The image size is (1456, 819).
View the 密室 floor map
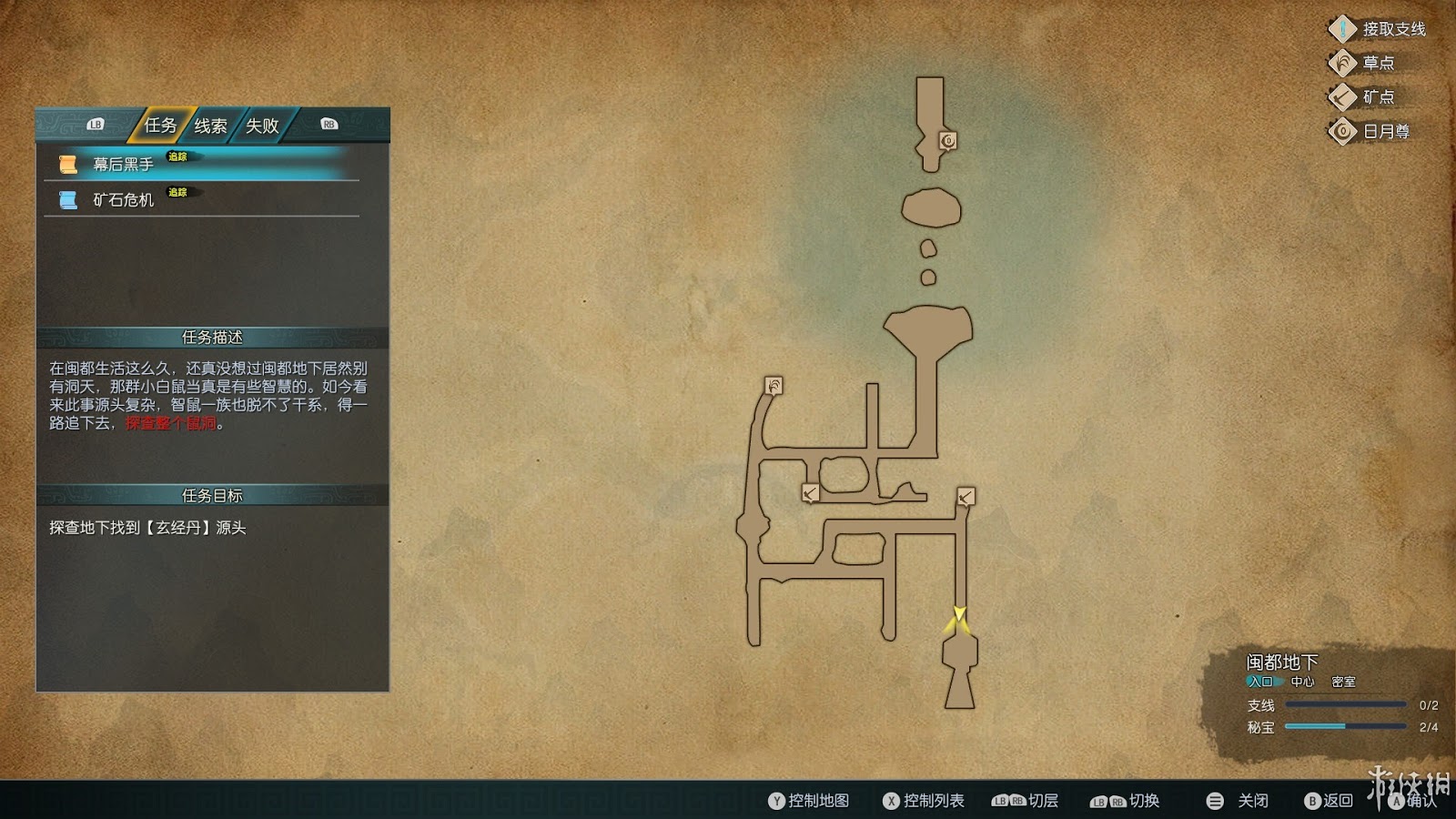(1343, 682)
